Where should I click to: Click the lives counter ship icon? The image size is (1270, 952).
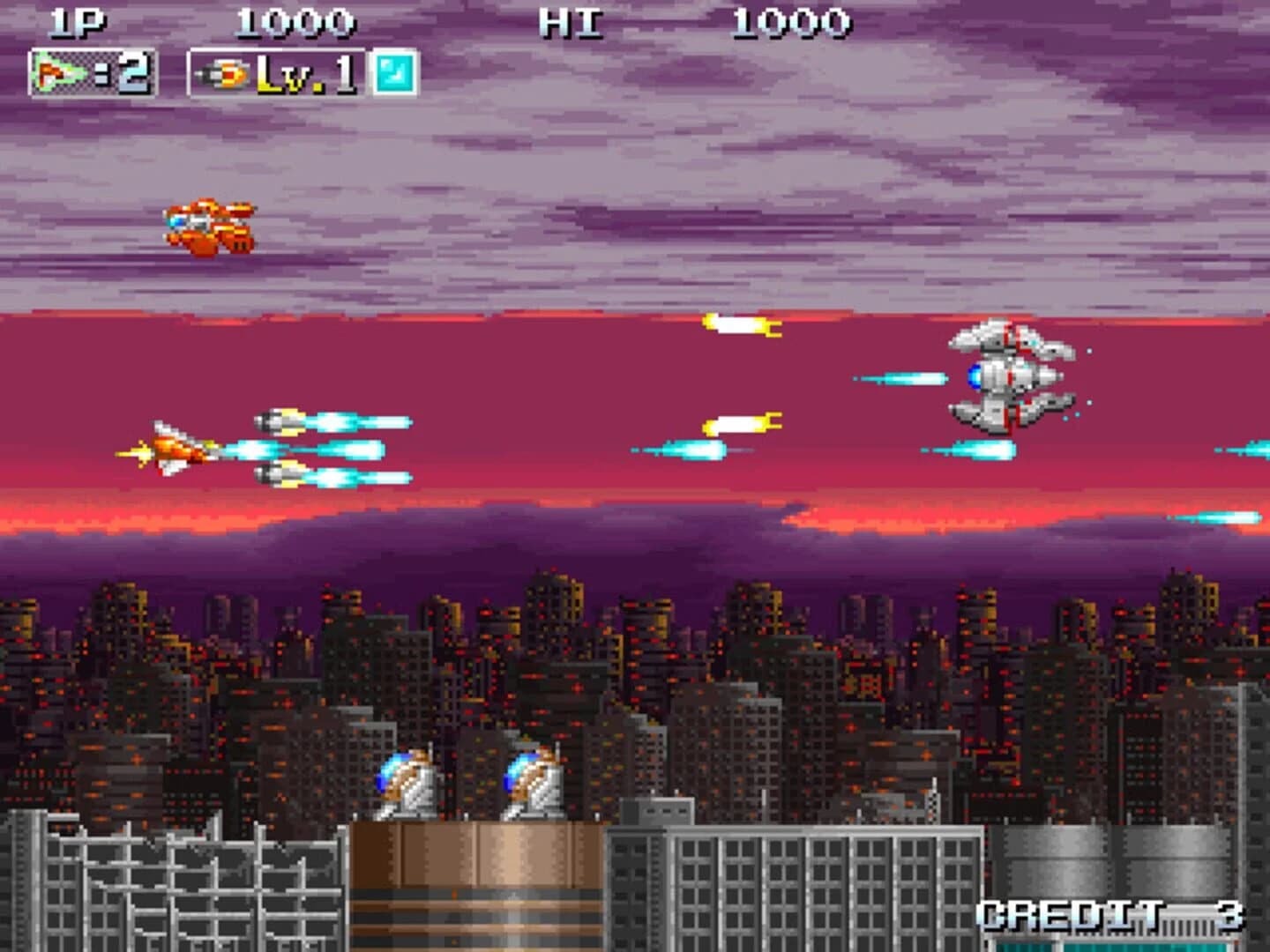coord(53,72)
